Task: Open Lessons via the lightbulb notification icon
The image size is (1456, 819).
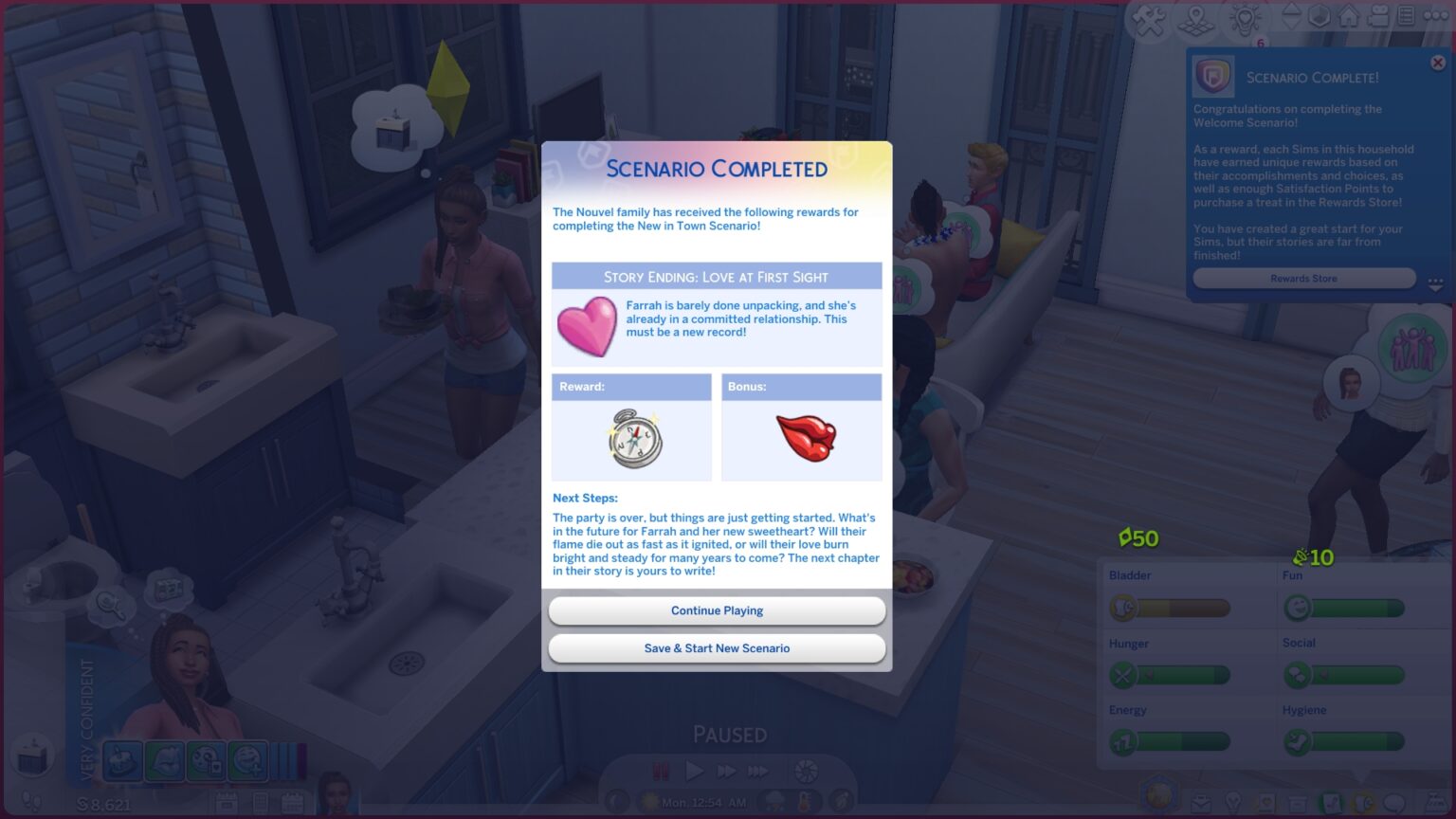Action: coord(1246,16)
